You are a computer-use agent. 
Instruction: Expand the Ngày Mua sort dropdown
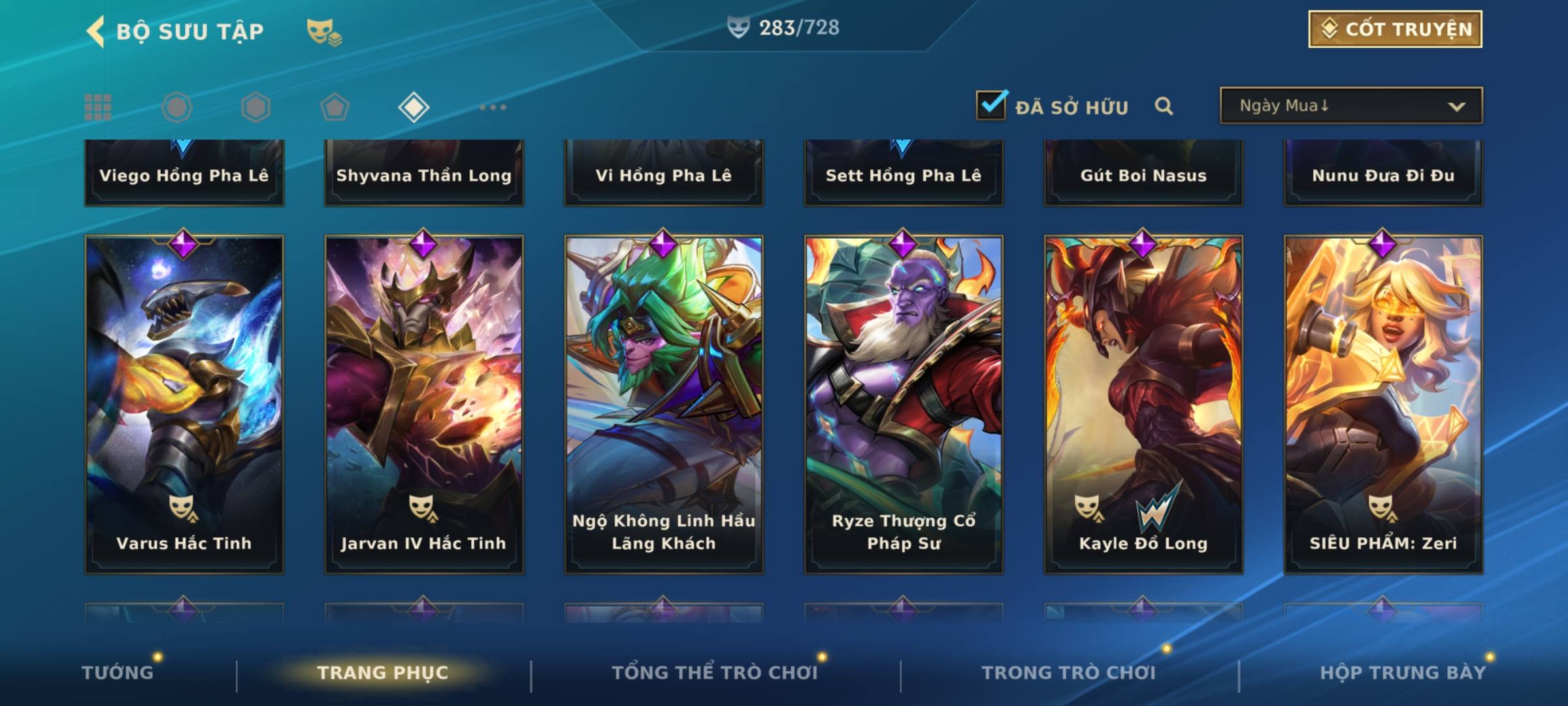click(1350, 106)
